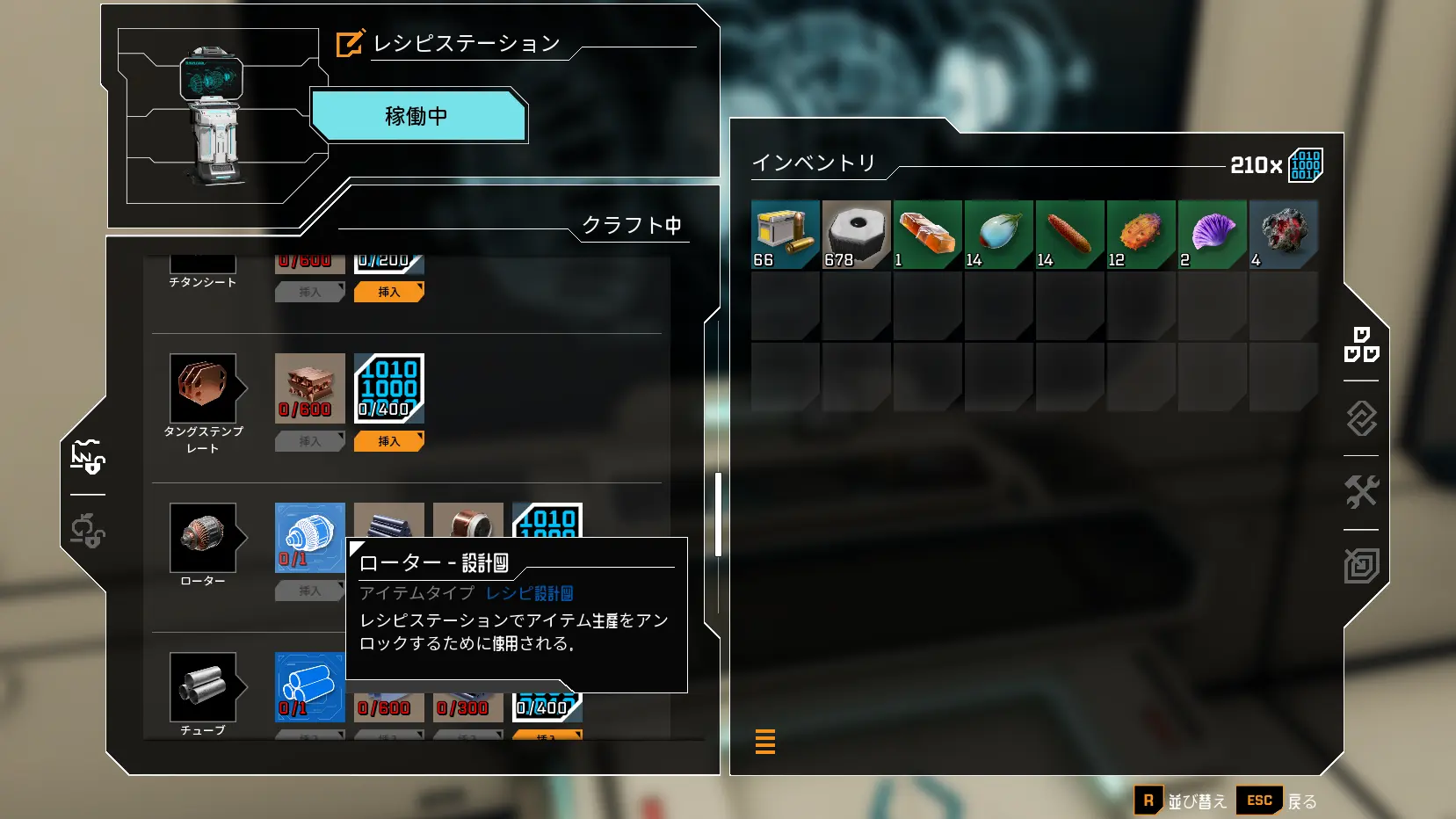Select the ammo crate stack of 66

[x=785, y=235]
